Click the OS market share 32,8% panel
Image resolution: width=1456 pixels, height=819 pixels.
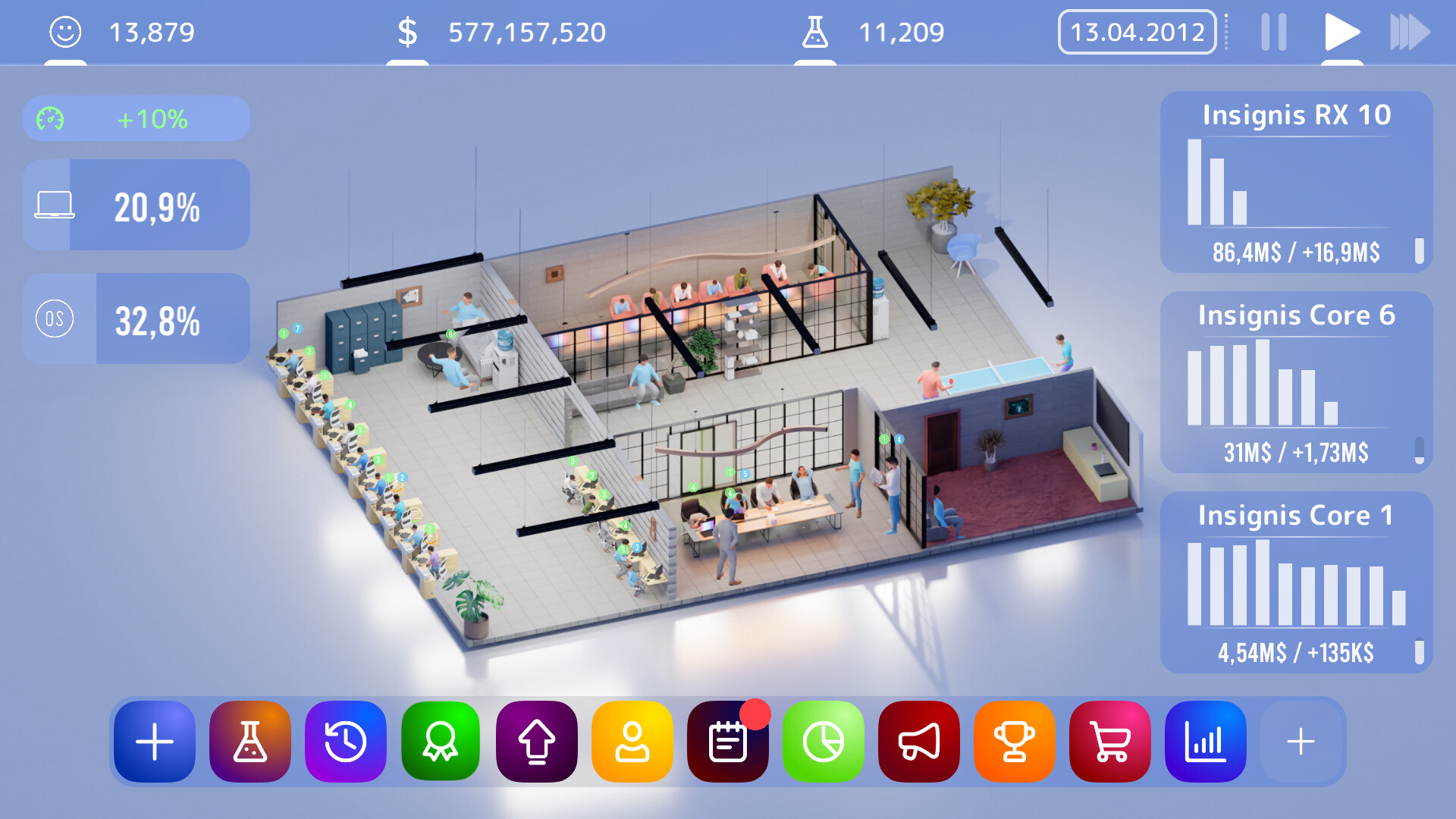pyautogui.click(x=136, y=318)
